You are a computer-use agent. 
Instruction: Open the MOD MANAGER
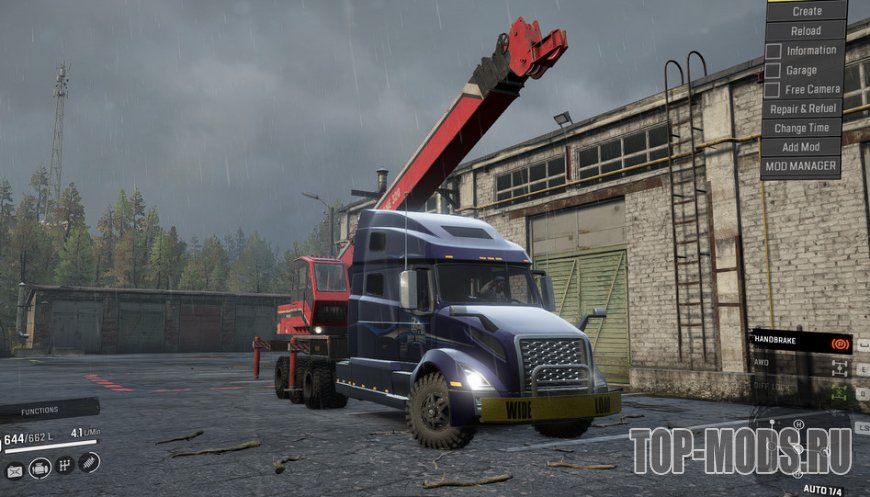[x=801, y=167]
